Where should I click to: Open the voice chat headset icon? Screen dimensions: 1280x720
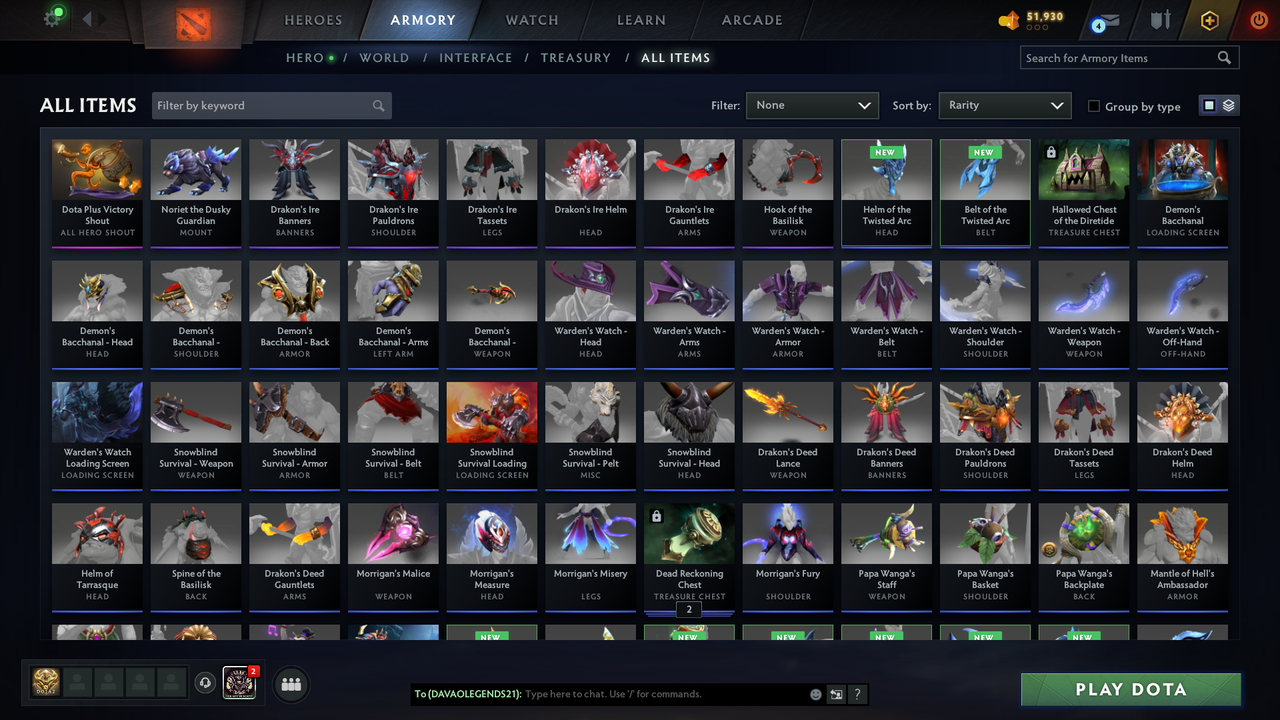[207, 683]
